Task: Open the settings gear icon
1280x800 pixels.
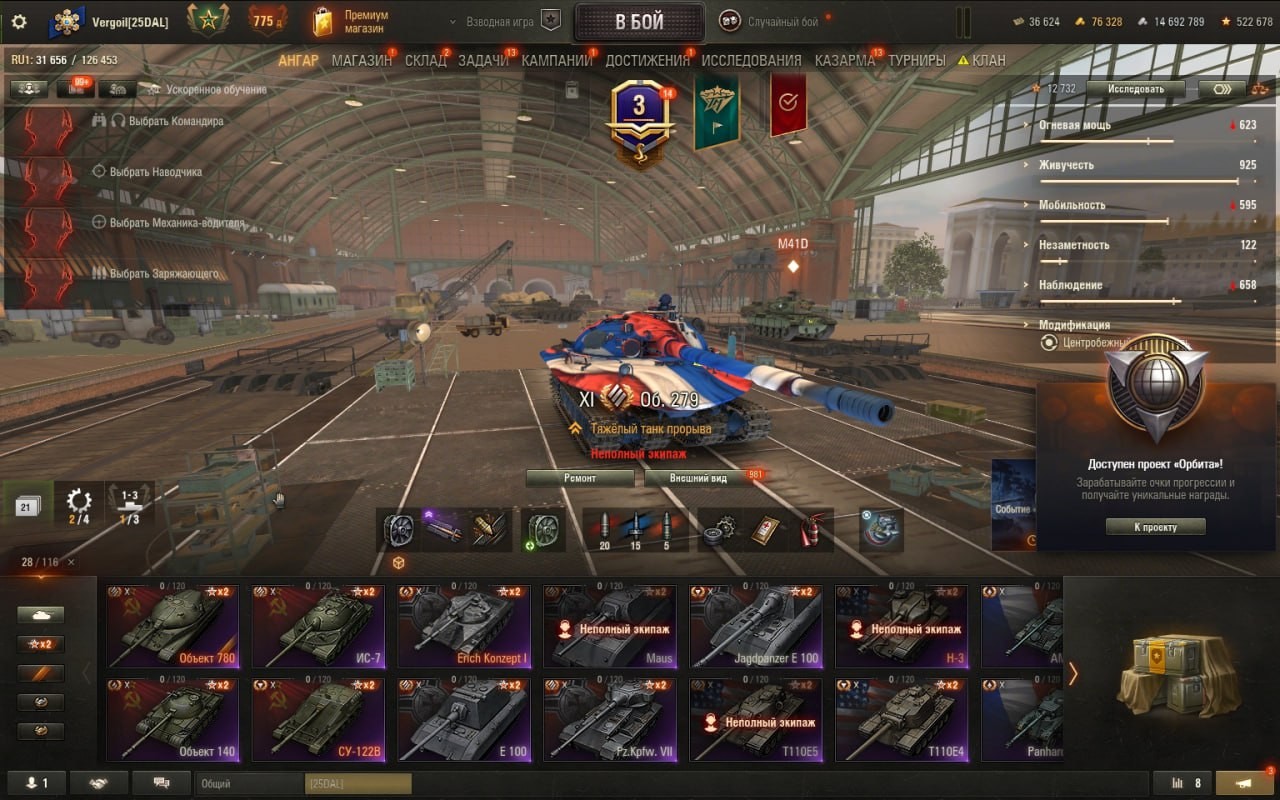Action: pos(18,21)
